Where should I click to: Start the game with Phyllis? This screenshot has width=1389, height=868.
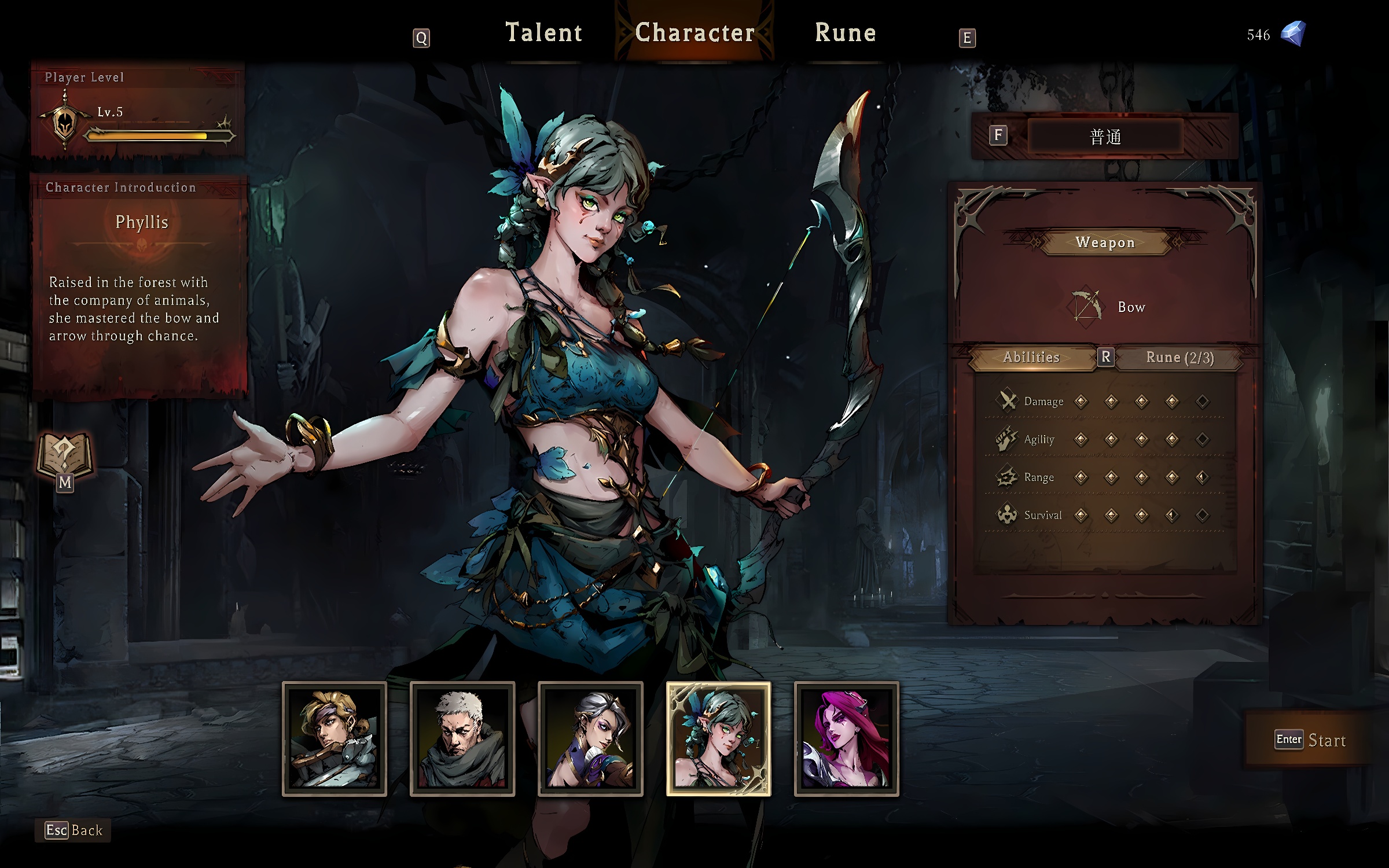(x=1311, y=740)
